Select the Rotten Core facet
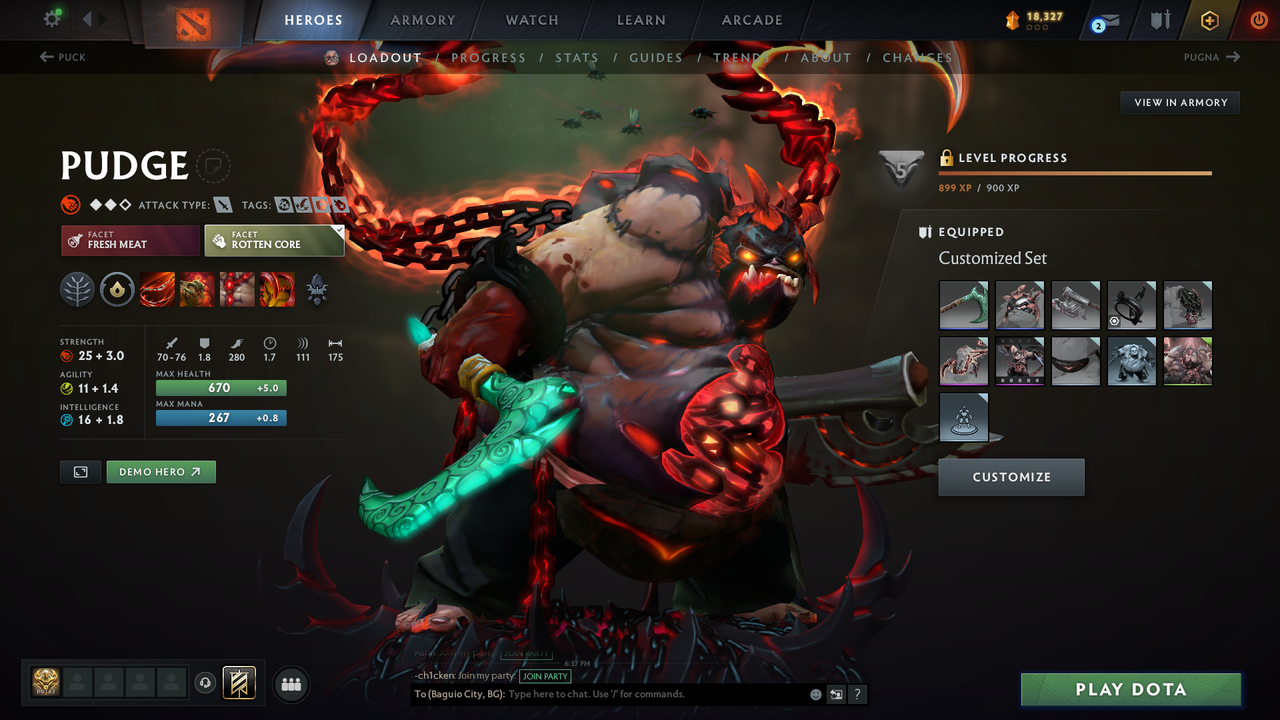The width and height of the screenshot is (1280, 720). tap(274, 240)
